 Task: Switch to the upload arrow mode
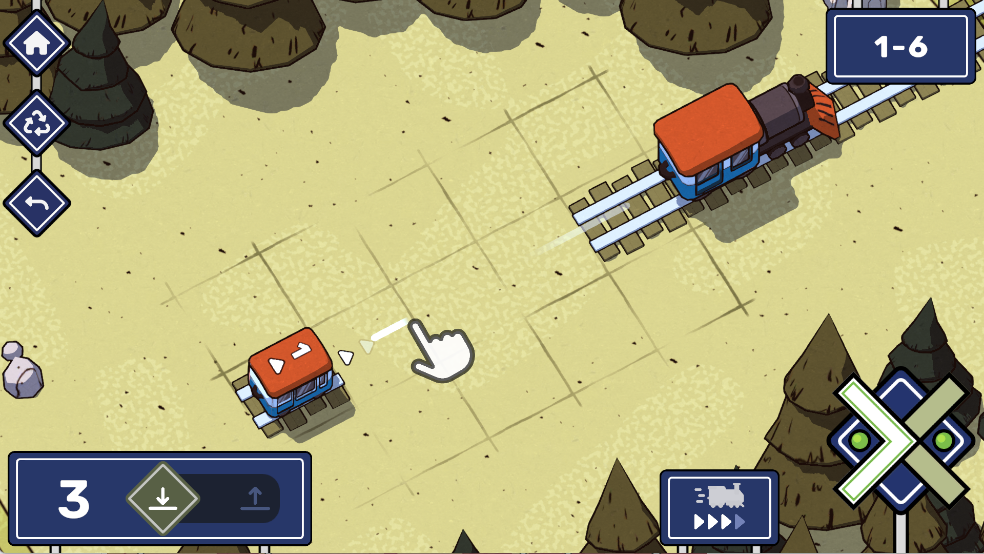(254, 498)
